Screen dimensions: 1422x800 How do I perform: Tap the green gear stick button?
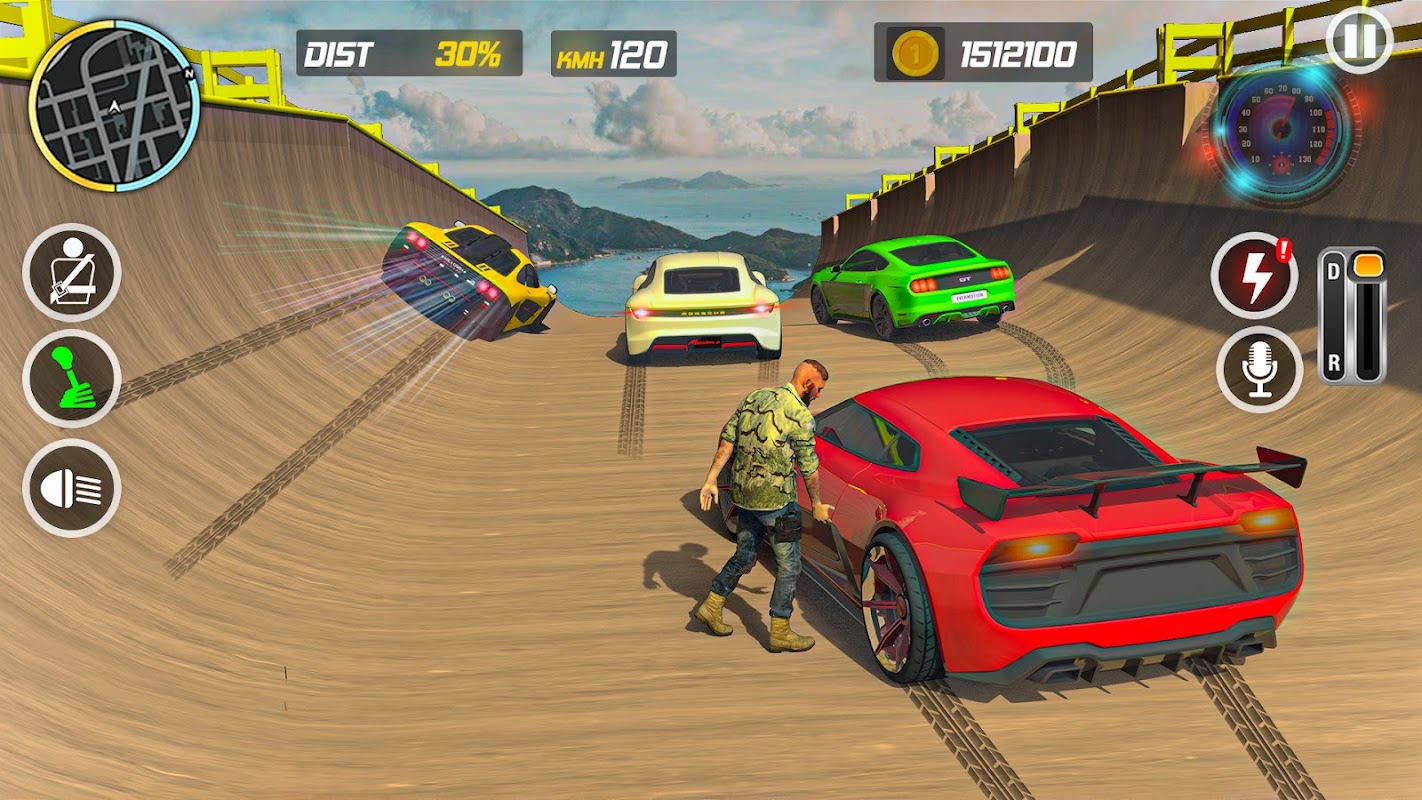click(72, 380)
